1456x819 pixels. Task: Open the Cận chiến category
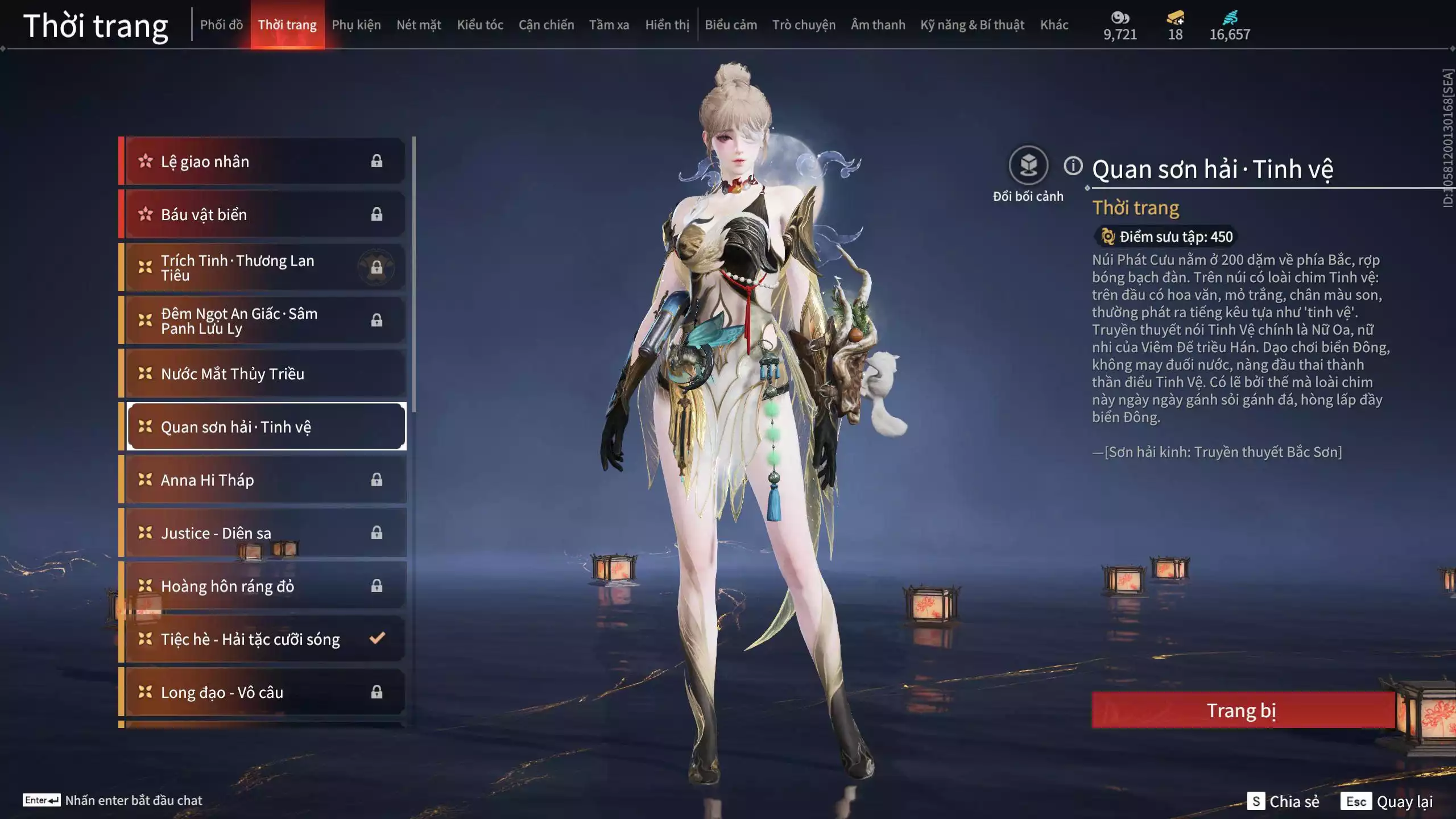546,25
